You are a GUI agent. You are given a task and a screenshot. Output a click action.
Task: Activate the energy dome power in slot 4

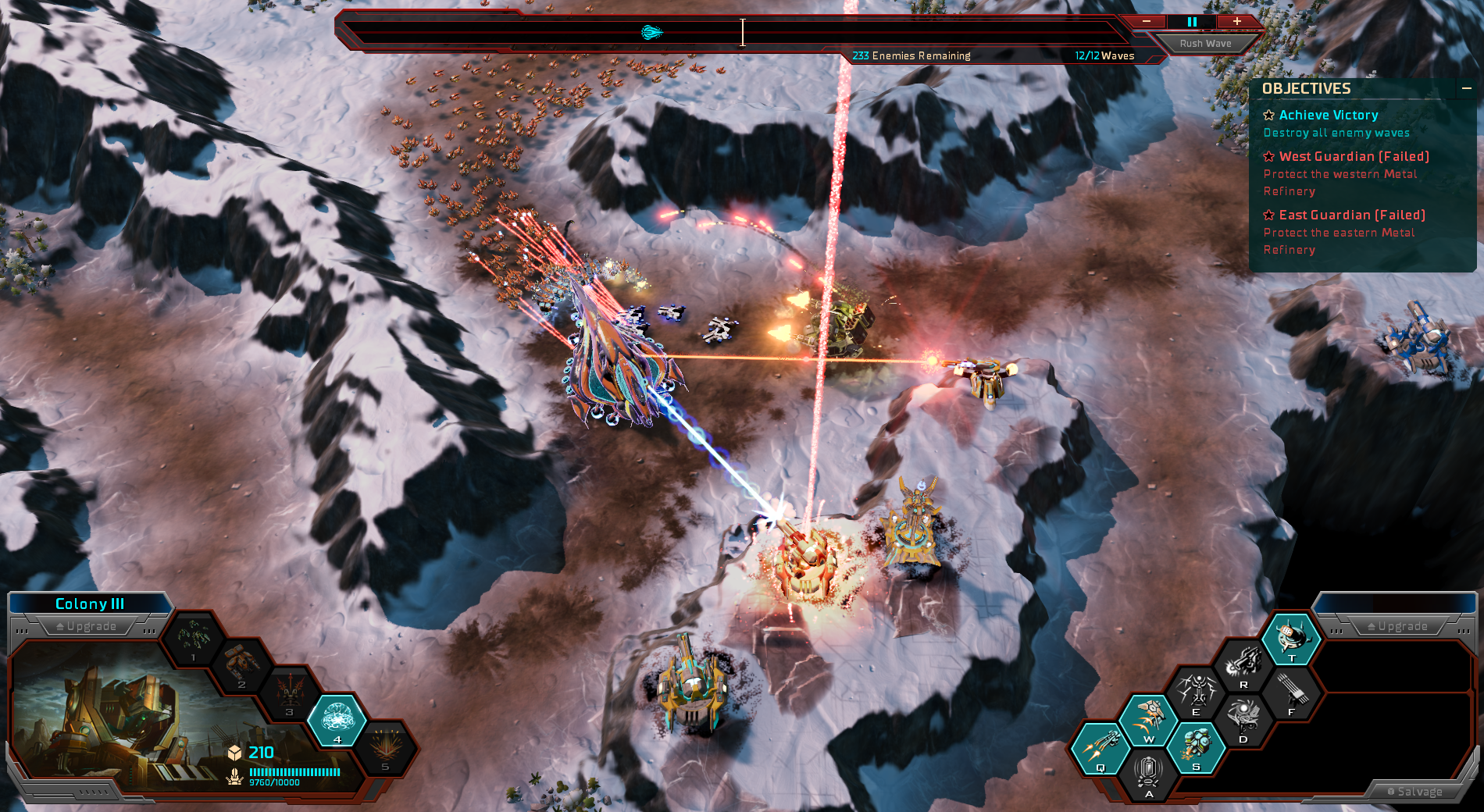pos(337,719)
